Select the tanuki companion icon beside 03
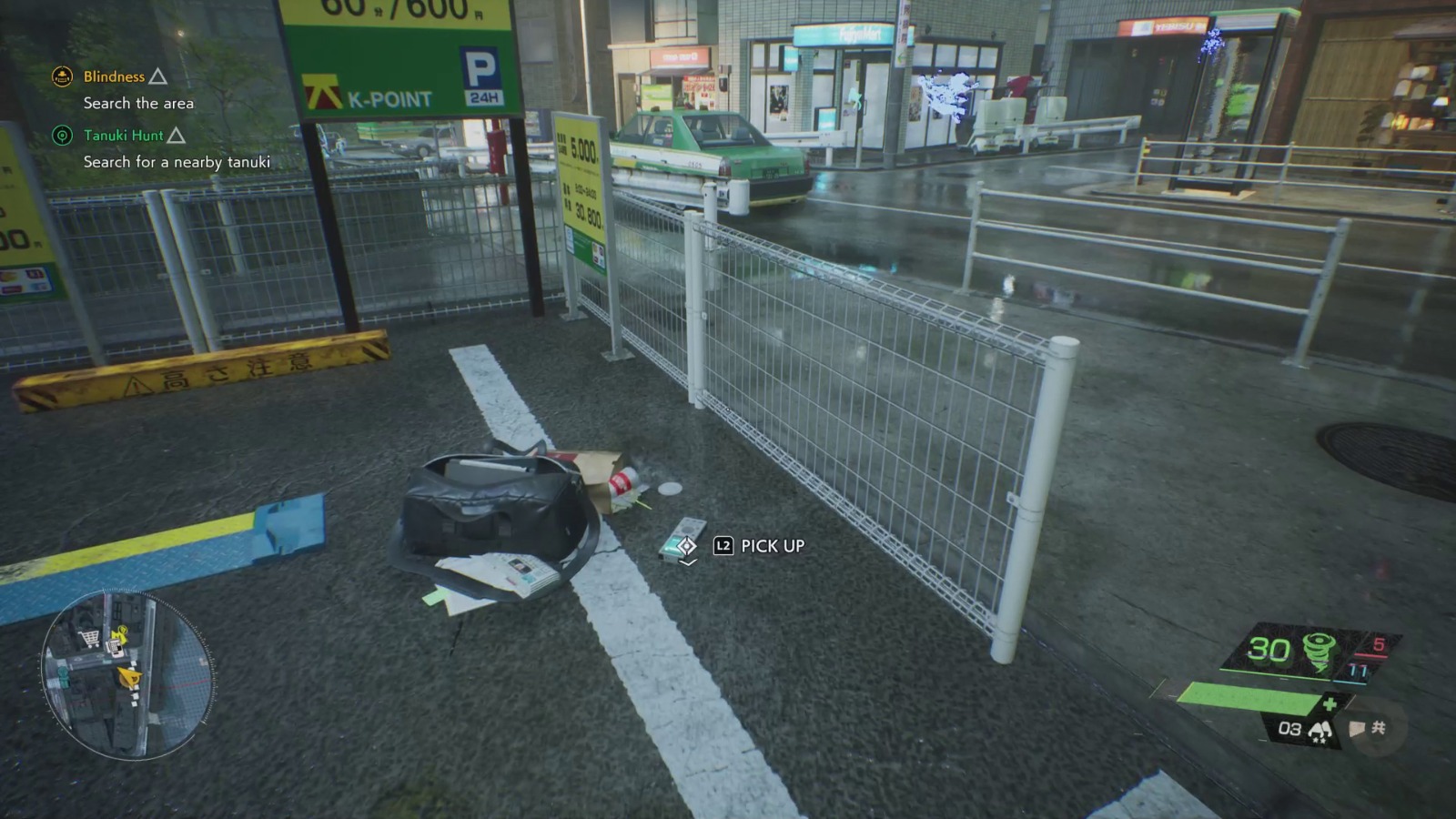The height and width of the screenshot is (819, 1456). point(1321,729)
